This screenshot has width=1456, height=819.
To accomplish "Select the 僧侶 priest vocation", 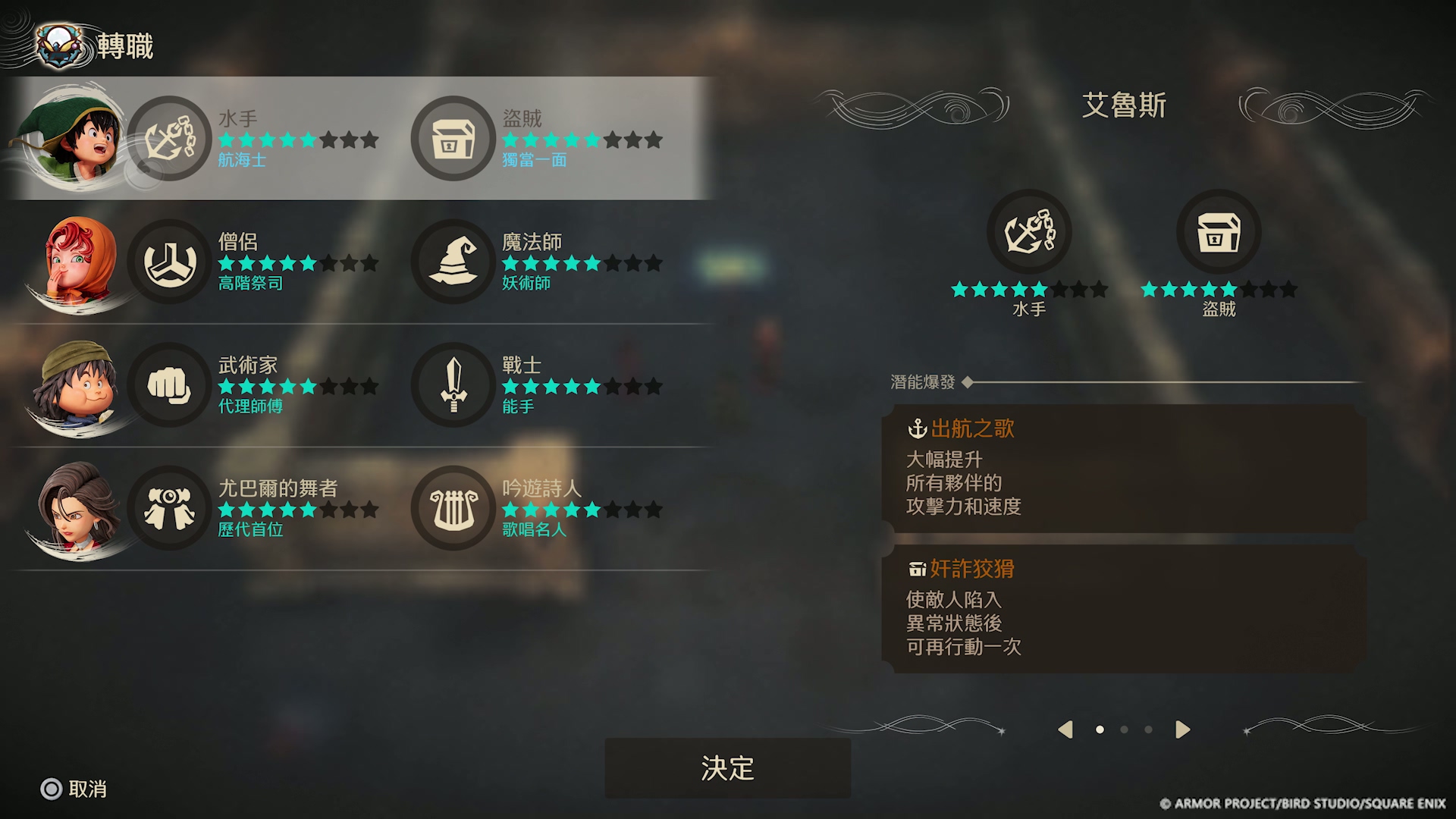I will [169, 262].
